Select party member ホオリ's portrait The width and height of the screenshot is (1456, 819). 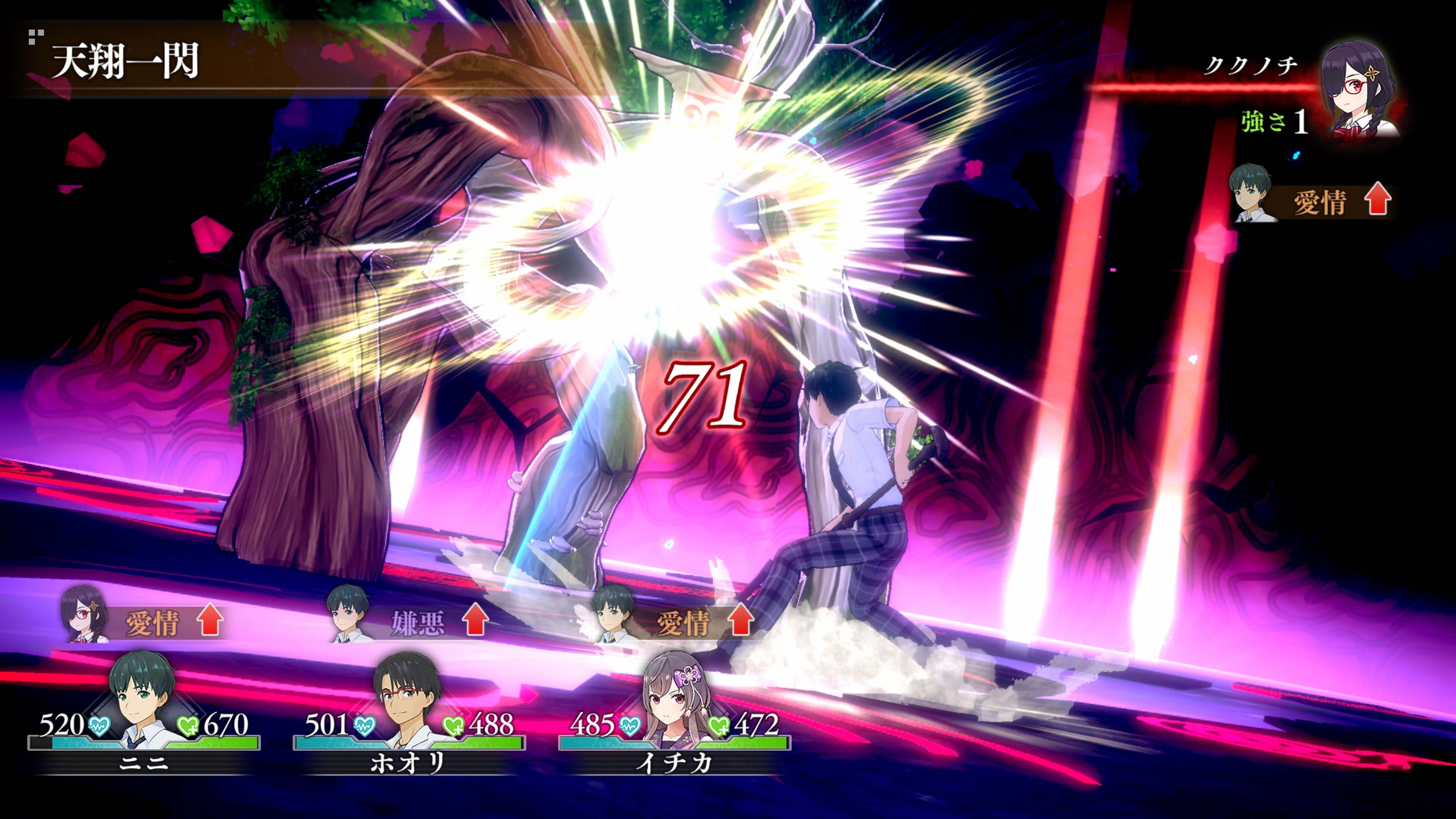(408, 698)
